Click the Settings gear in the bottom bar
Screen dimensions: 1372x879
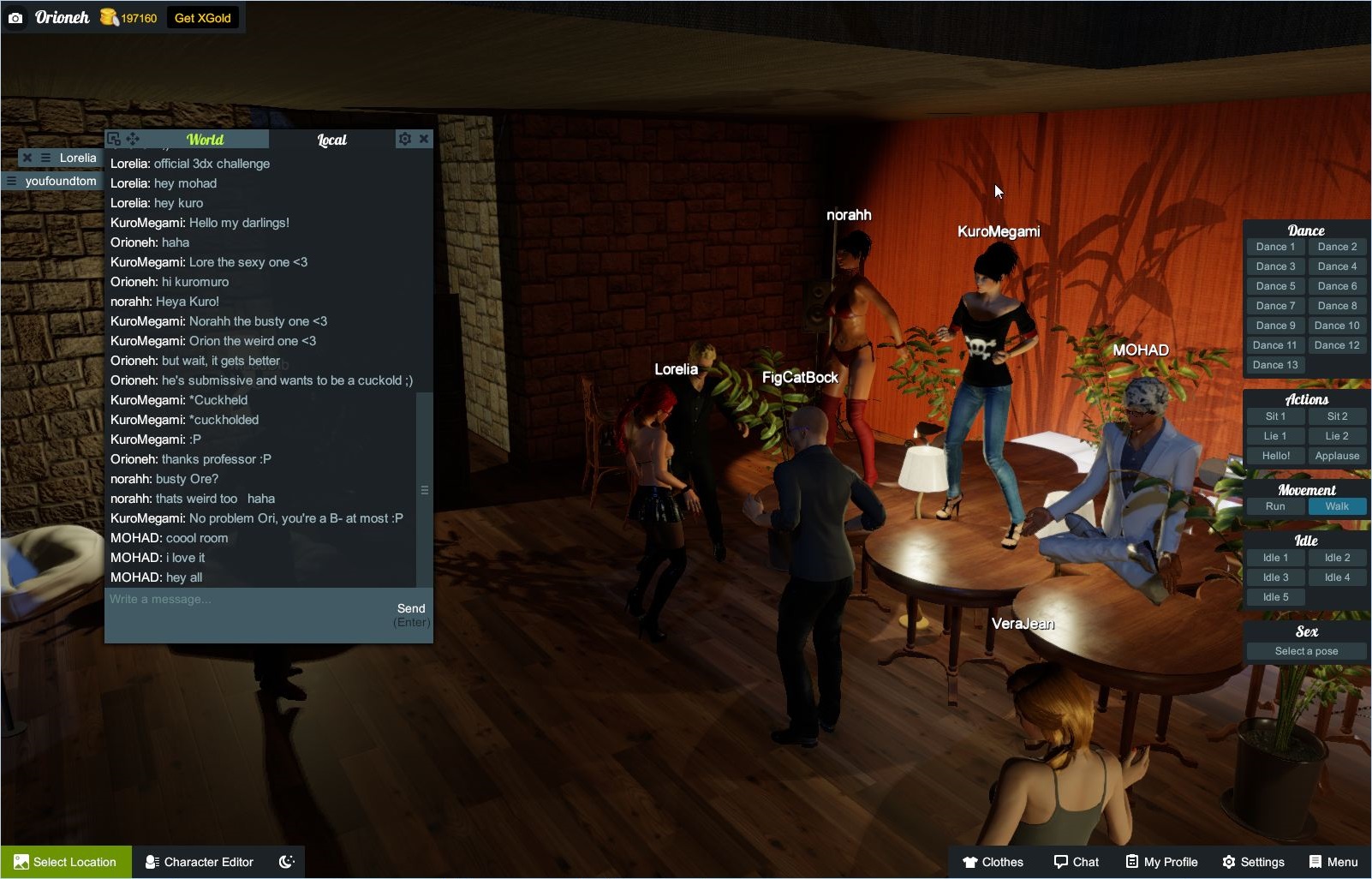1227,862
